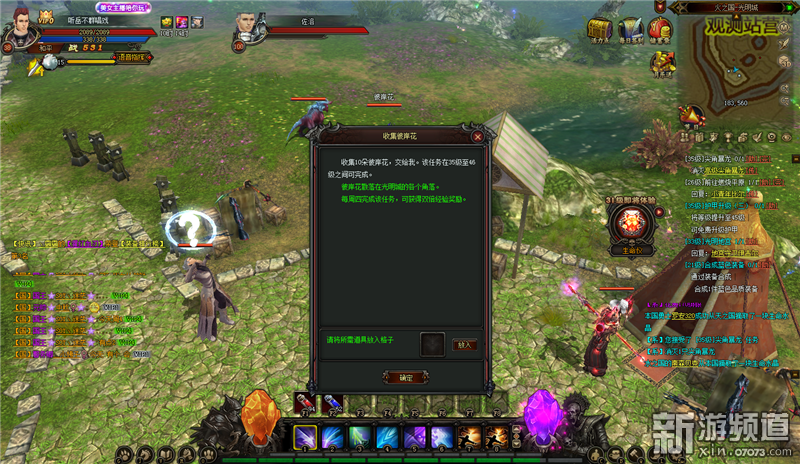Close the 收集彼岸花 quest dialog
The image size is (800, 464).
pyautogui.click(x=478, y=136)
